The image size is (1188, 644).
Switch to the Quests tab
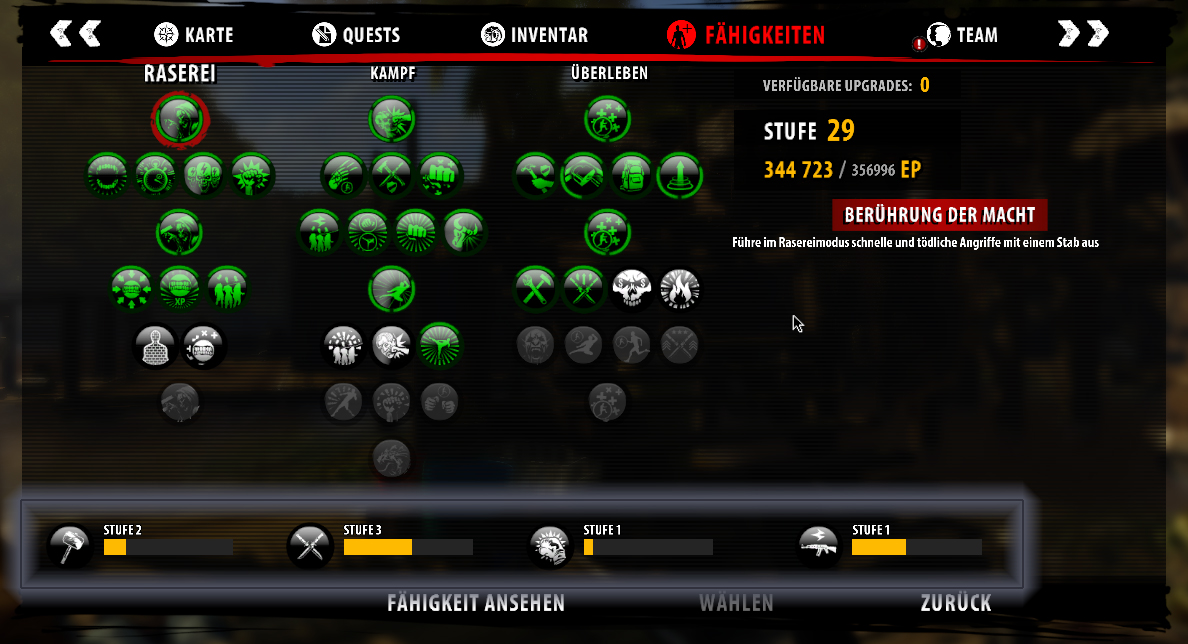pyautogui.click(x=356, y=35)
